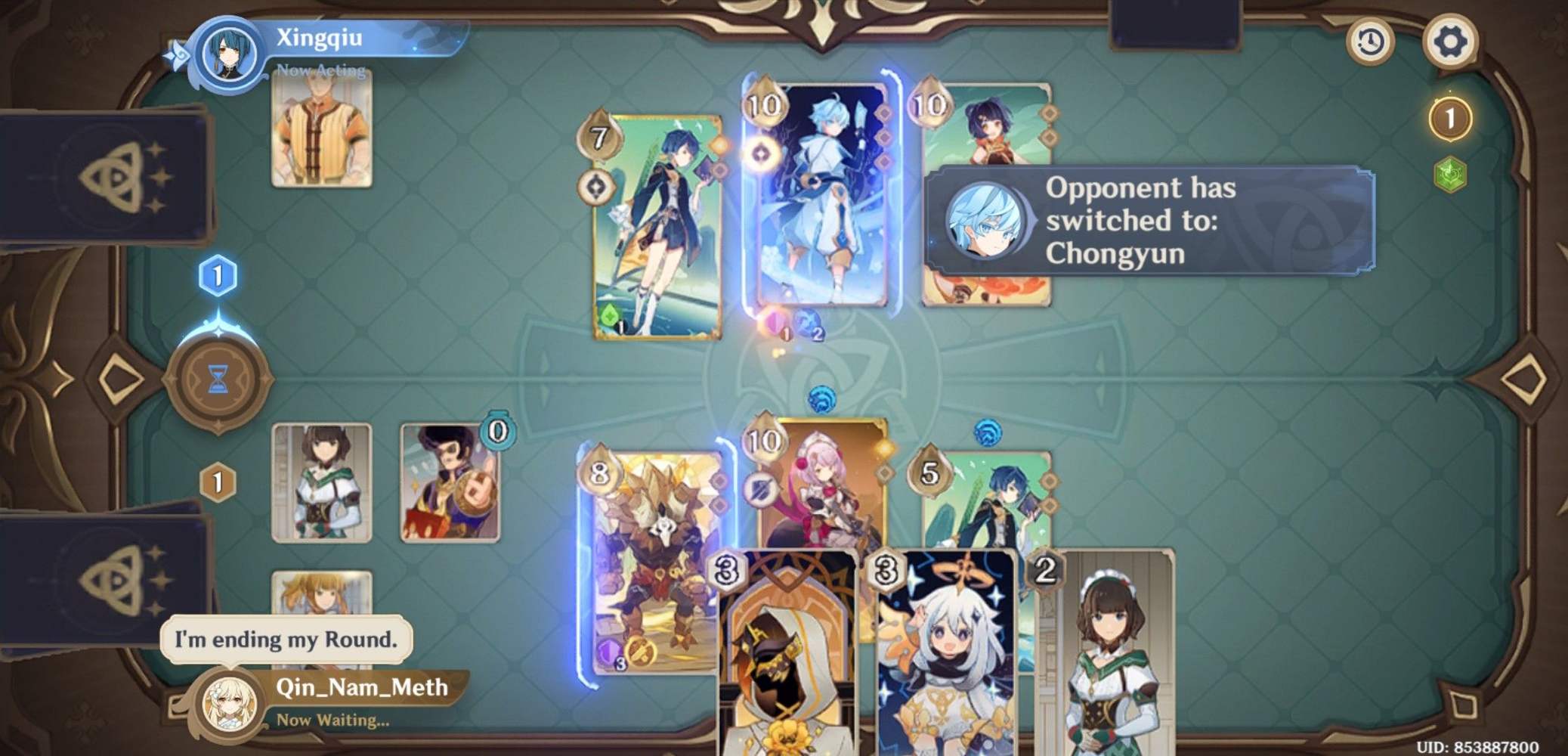Click the 'I'm ending my Round.' chat bubble
This screenshot has width=1568, height=756.
tap(287, 637)
